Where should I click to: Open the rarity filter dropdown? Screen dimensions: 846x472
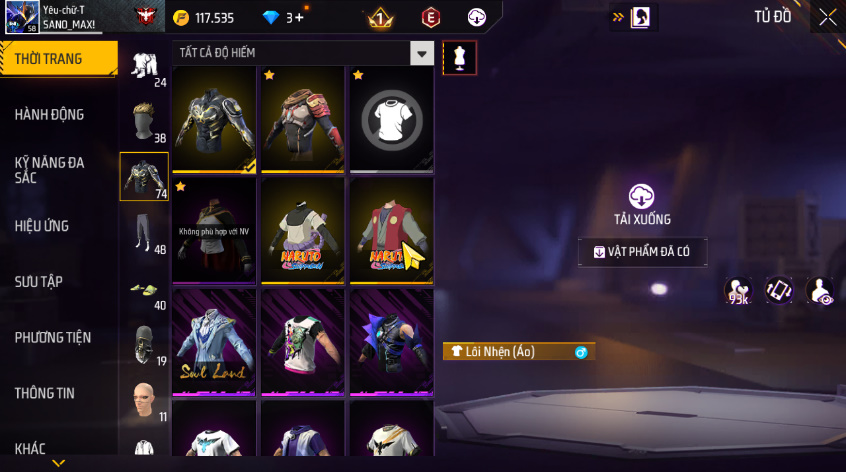click(423, 53)
